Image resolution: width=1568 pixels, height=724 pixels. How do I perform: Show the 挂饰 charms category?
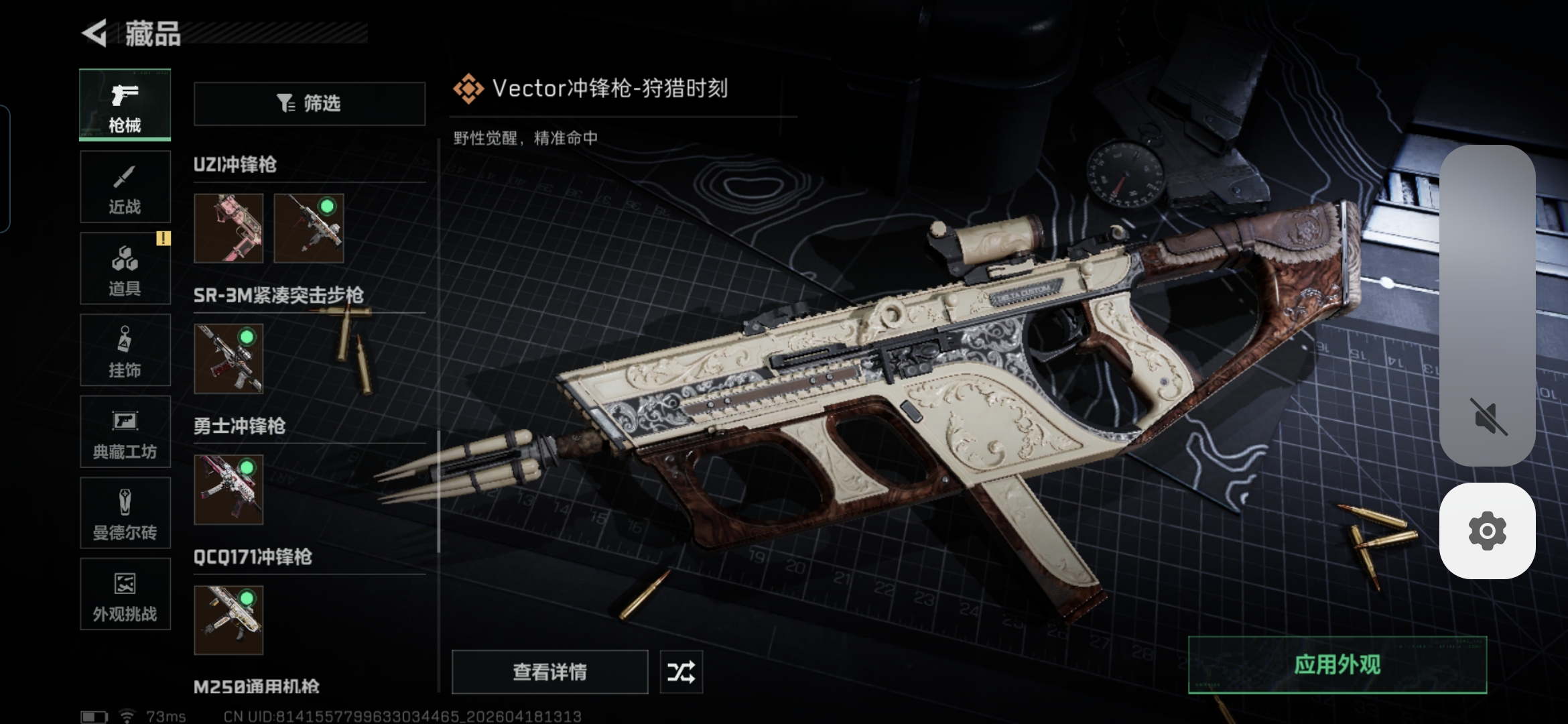(x=125, y=351)
